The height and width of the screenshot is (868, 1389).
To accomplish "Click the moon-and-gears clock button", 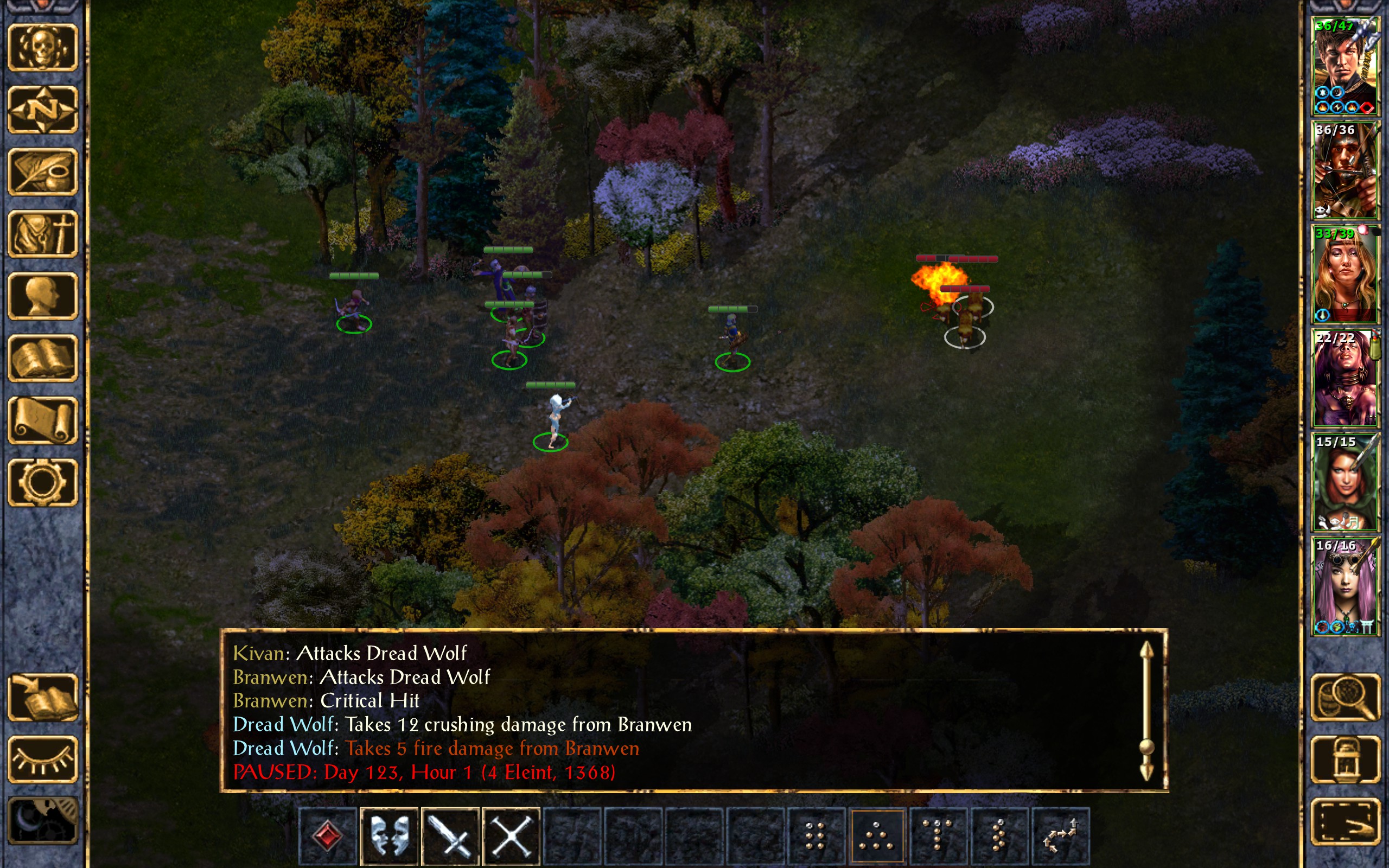I will (x=42, y=821).
